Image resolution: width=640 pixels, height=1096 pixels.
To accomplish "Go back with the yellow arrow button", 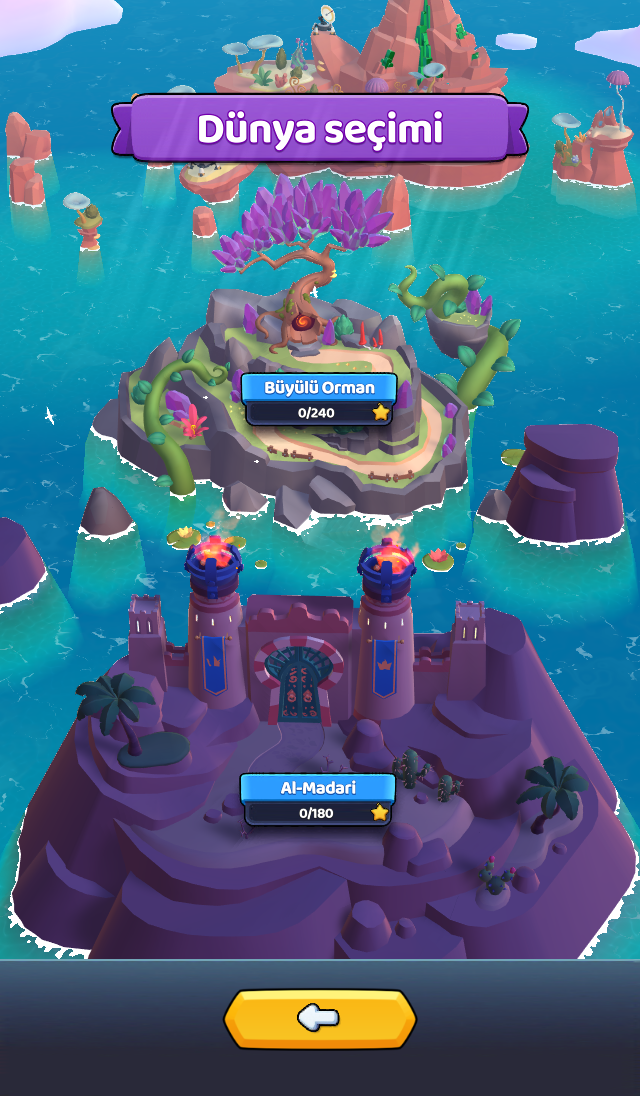I will pos(319,1019).
